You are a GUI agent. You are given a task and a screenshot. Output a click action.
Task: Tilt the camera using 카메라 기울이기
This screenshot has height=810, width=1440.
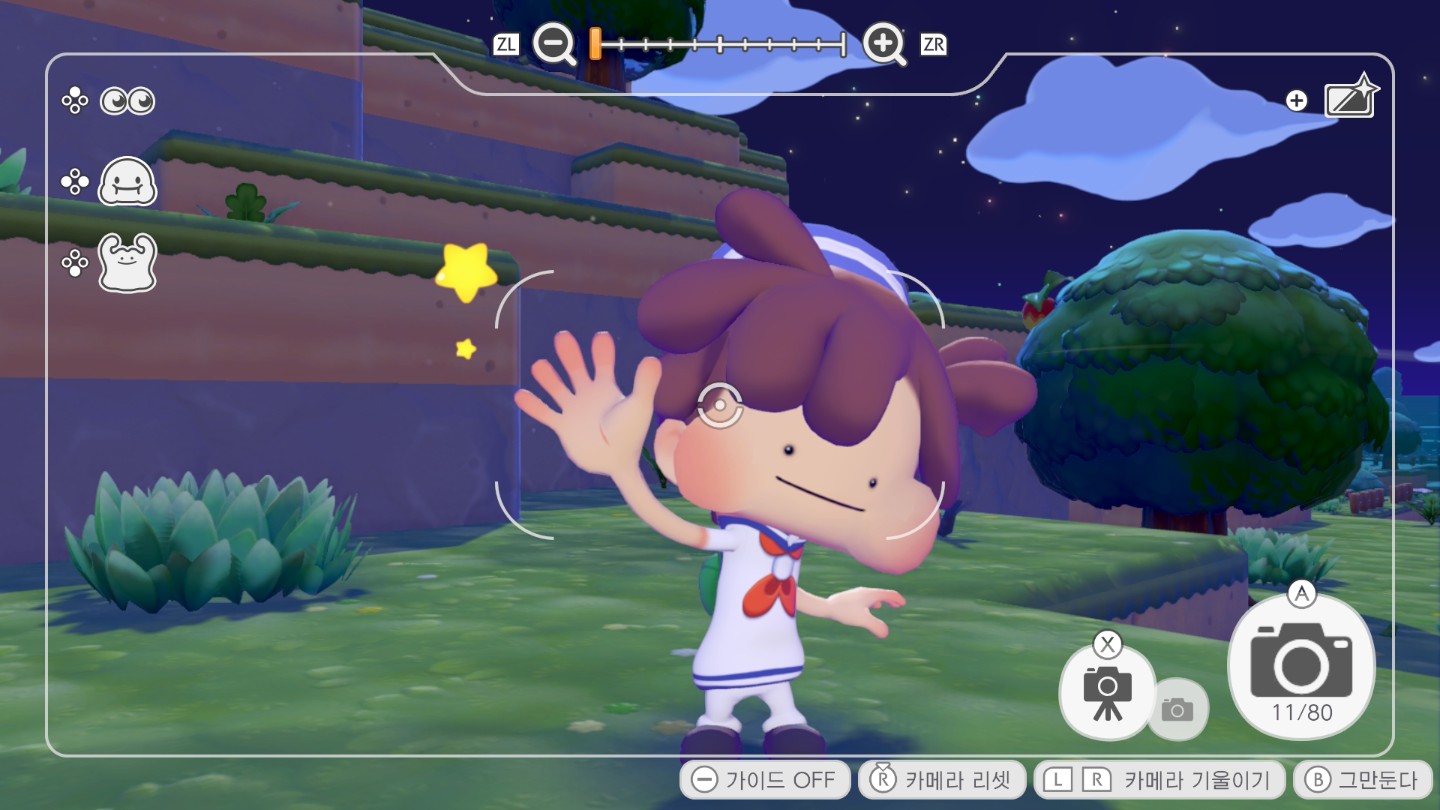click(1159, 780)
